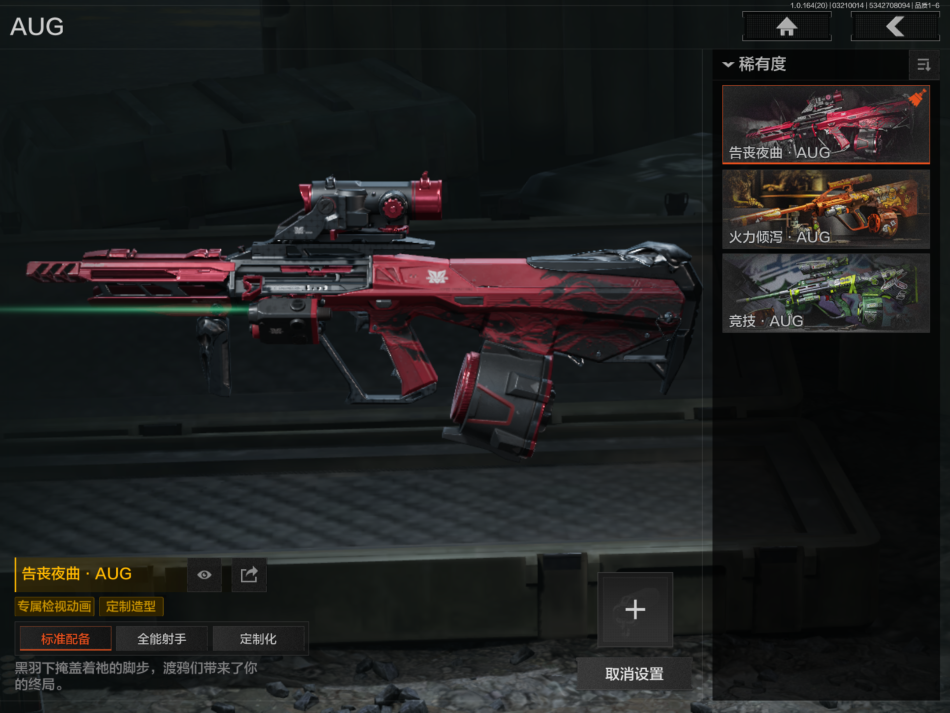Select the 专属检视动画 tag
Viewport: 950px width, 713px height.
pos(54,606)
